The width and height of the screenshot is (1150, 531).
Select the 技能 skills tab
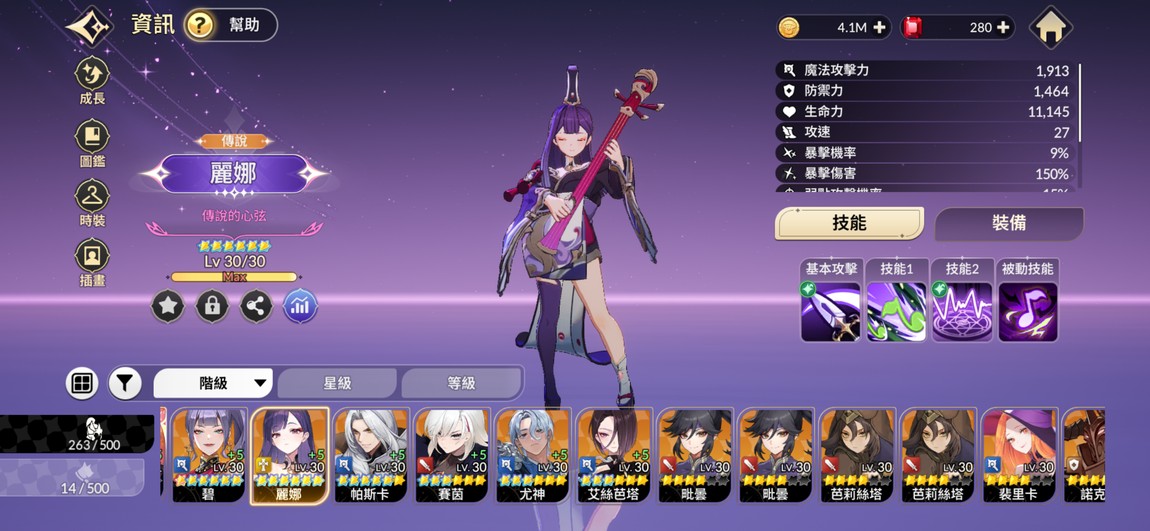point(849,223)
